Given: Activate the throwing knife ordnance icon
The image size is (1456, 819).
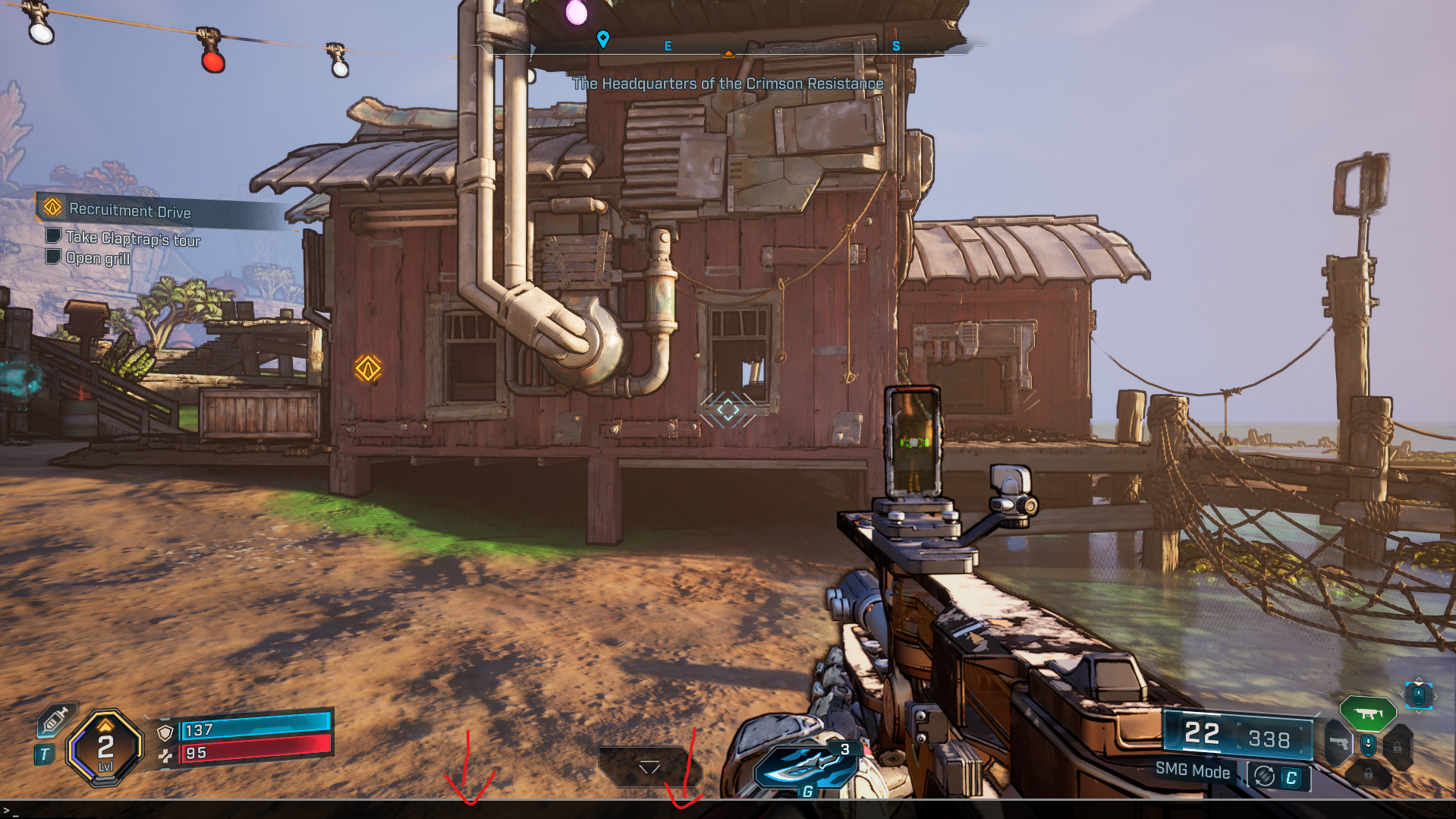Looking at the screenshot, I should [x=805, y=766].
